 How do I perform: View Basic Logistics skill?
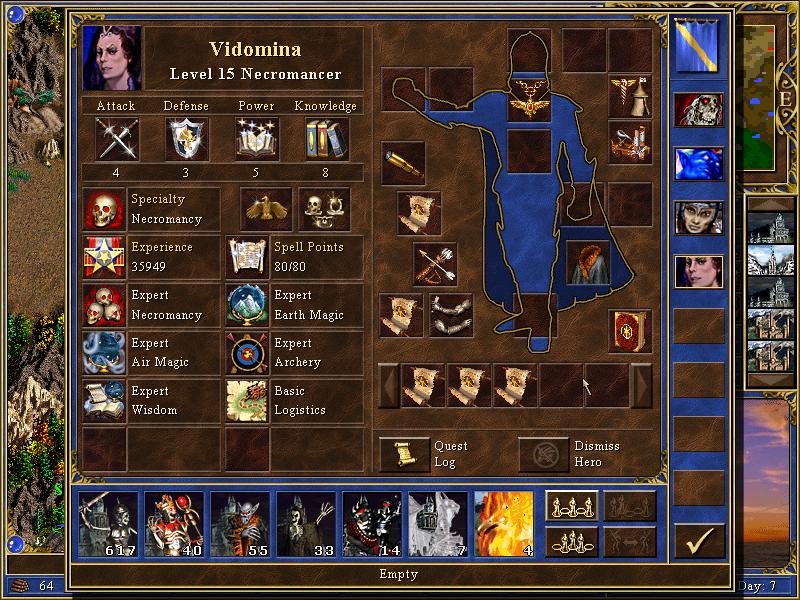pos(247,401)
